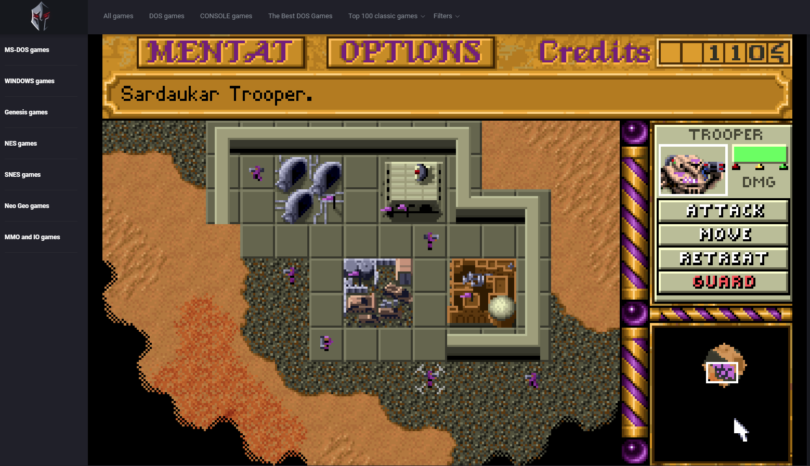The height and width of the screenshot is (466, 810).
Task: Choose the Move command
Action: point(725,235)
